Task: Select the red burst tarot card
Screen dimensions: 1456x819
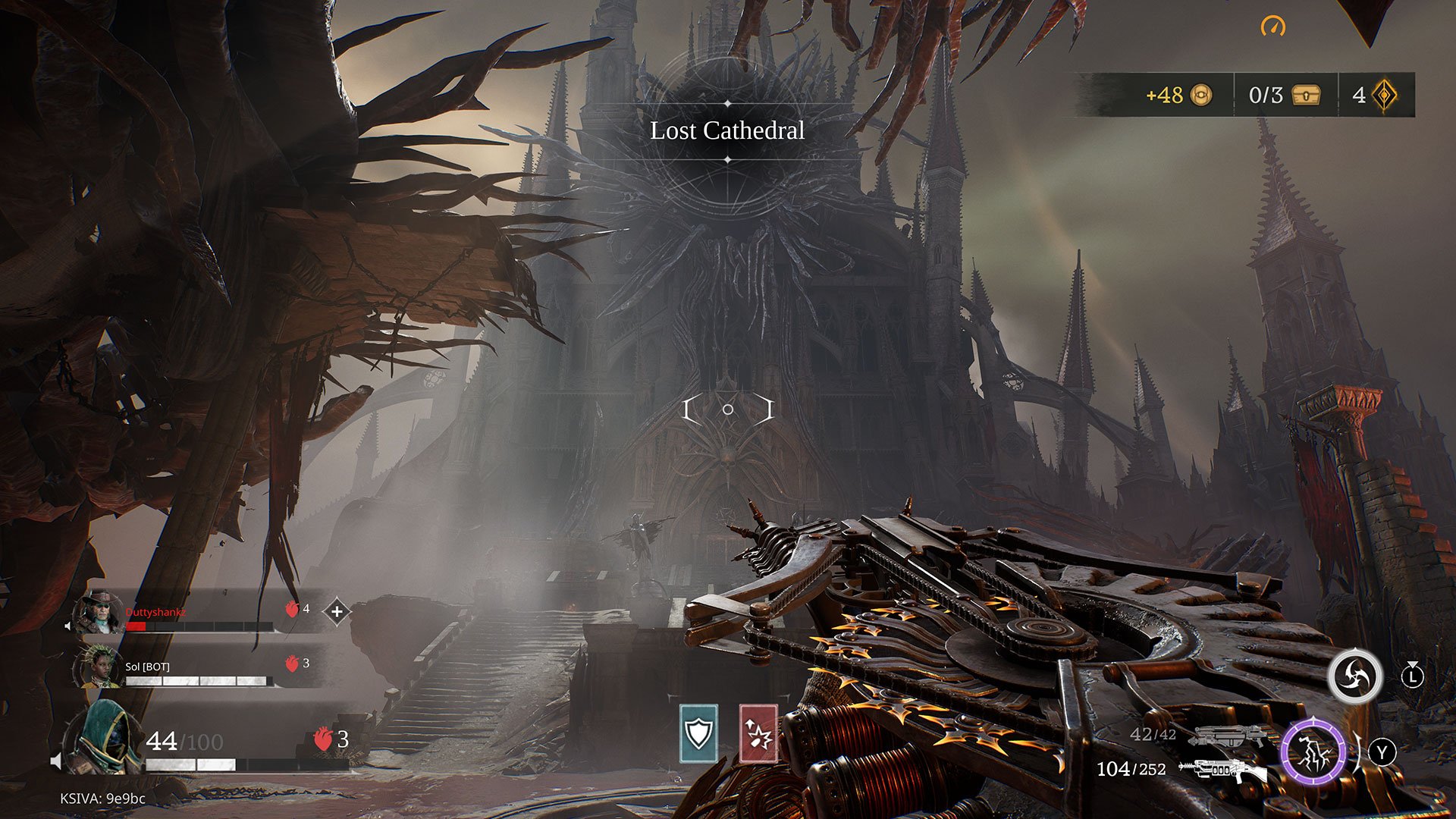Action: 758,733
